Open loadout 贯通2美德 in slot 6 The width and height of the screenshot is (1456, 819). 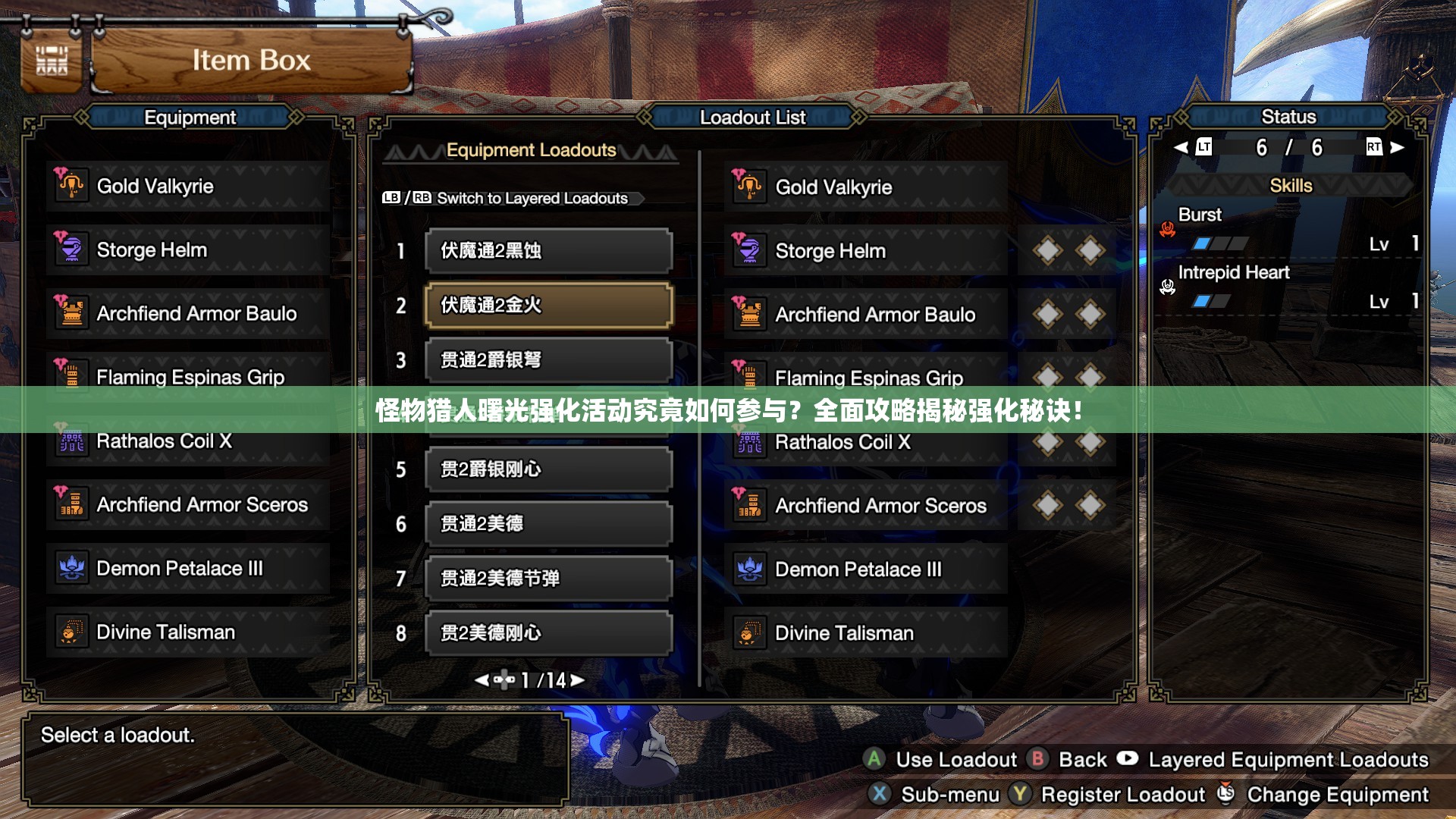coord(548,524)
